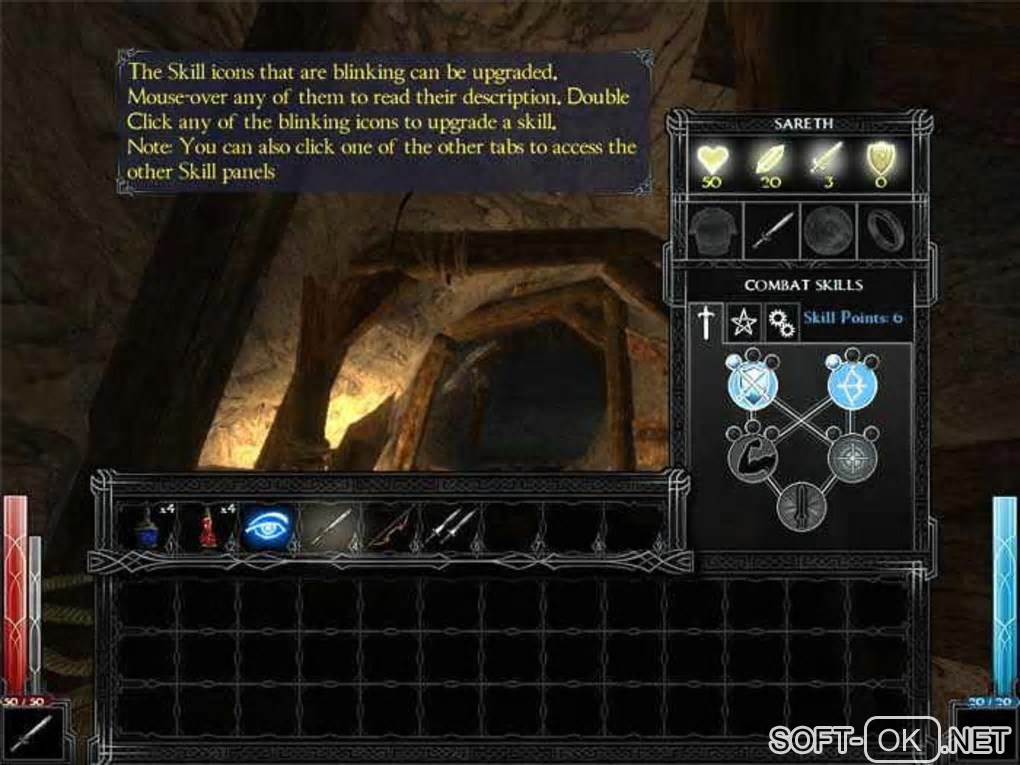1020x765 pixels.
Task: Open the gears skills tab
Action: (x=779, y=321)
